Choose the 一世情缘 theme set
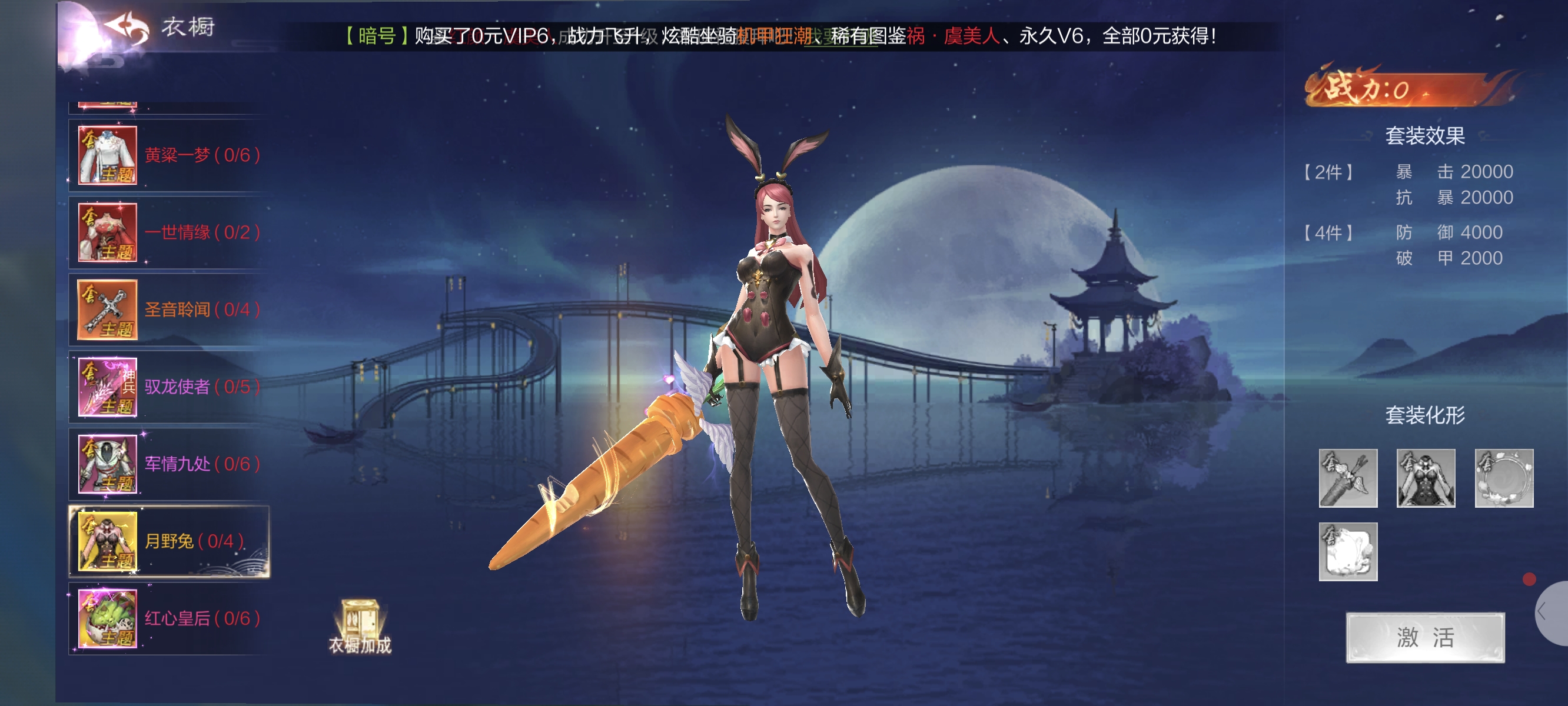The height and width of the screenshot is (706, 1568). [169, 232]
